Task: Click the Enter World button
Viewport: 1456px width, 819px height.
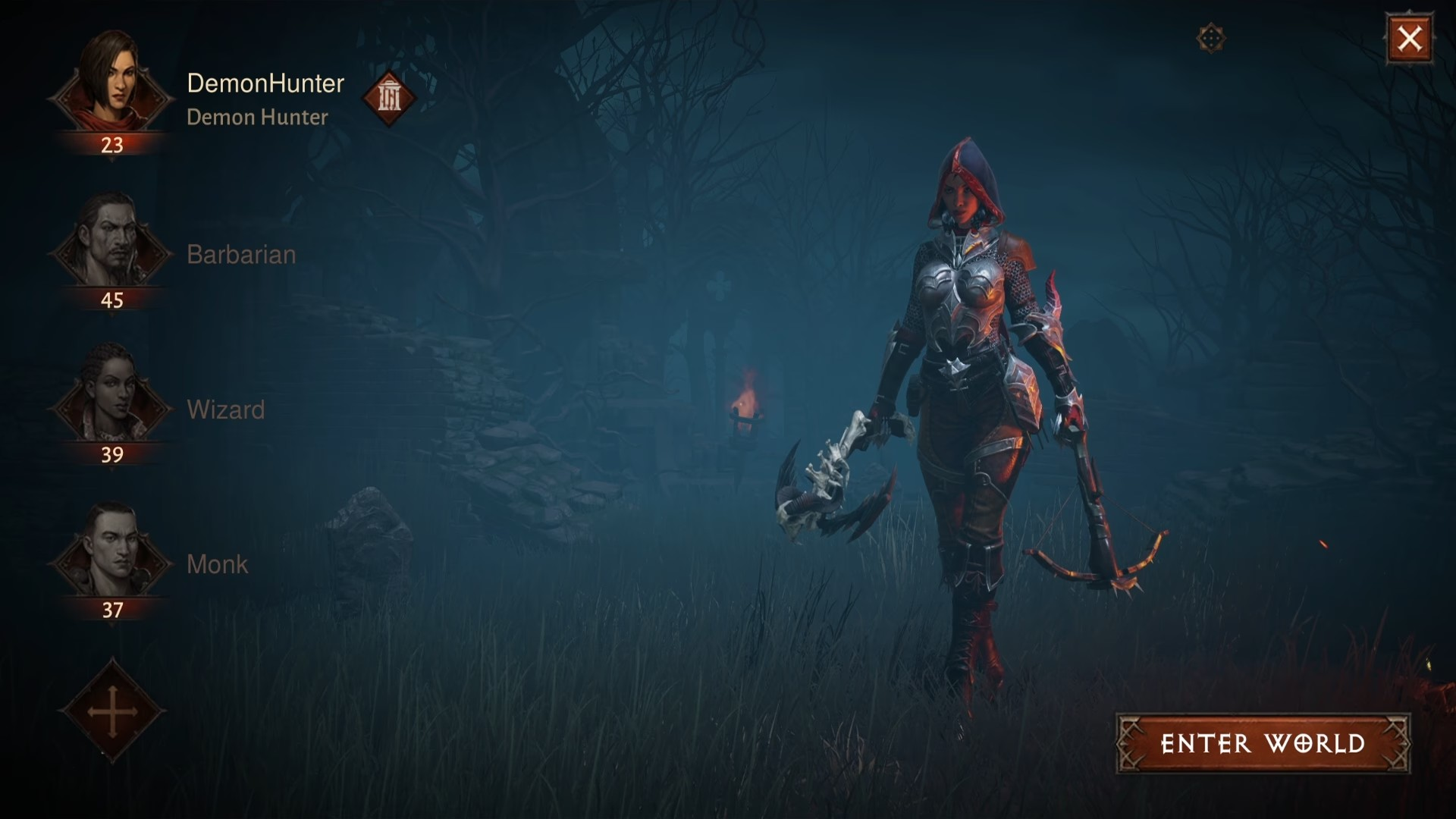Action: 1263,743
